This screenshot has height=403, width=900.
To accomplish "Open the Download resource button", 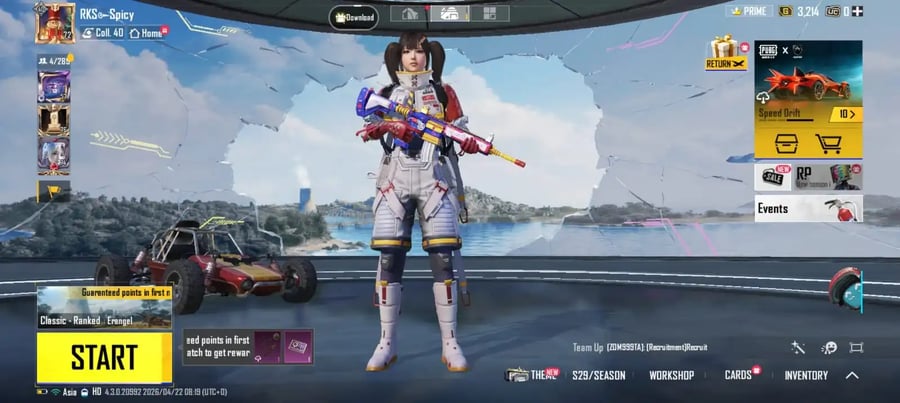I will pyautogui.click(x=353, y=16).
